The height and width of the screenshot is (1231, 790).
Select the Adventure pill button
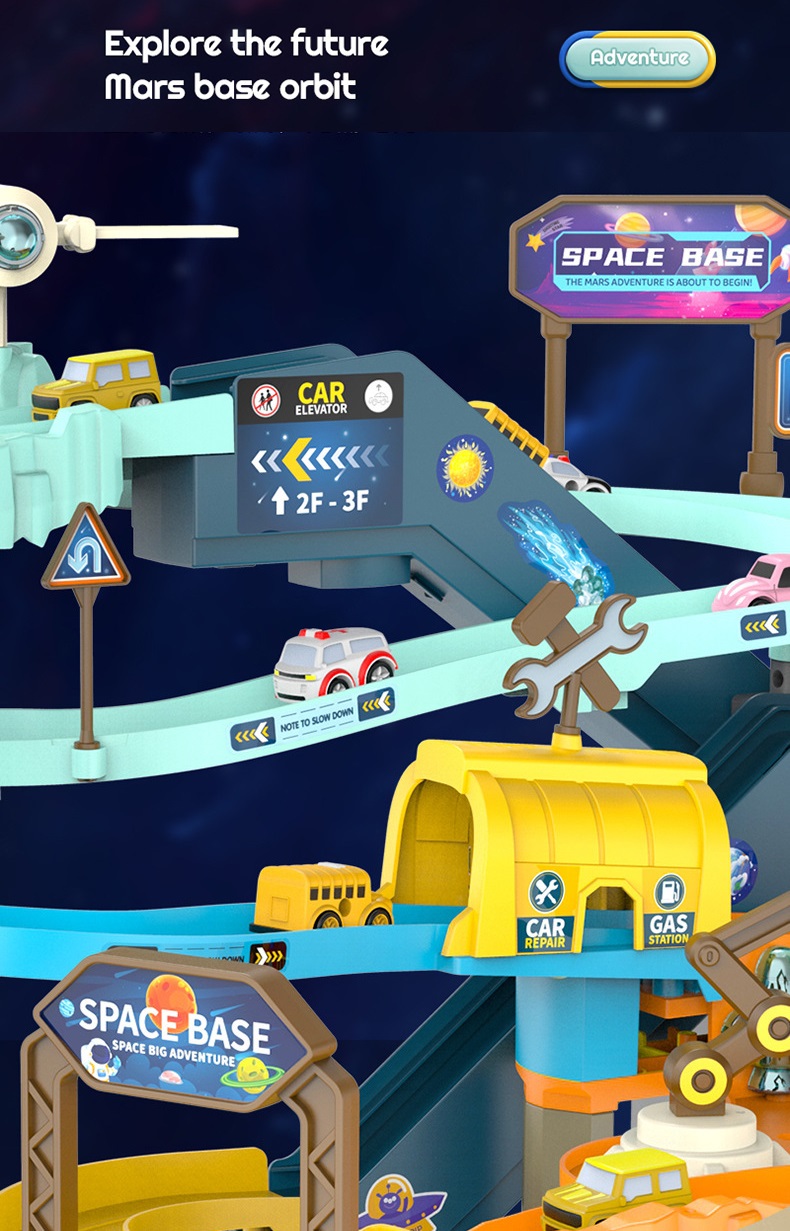pyautogui.click(x=638, y=58)
